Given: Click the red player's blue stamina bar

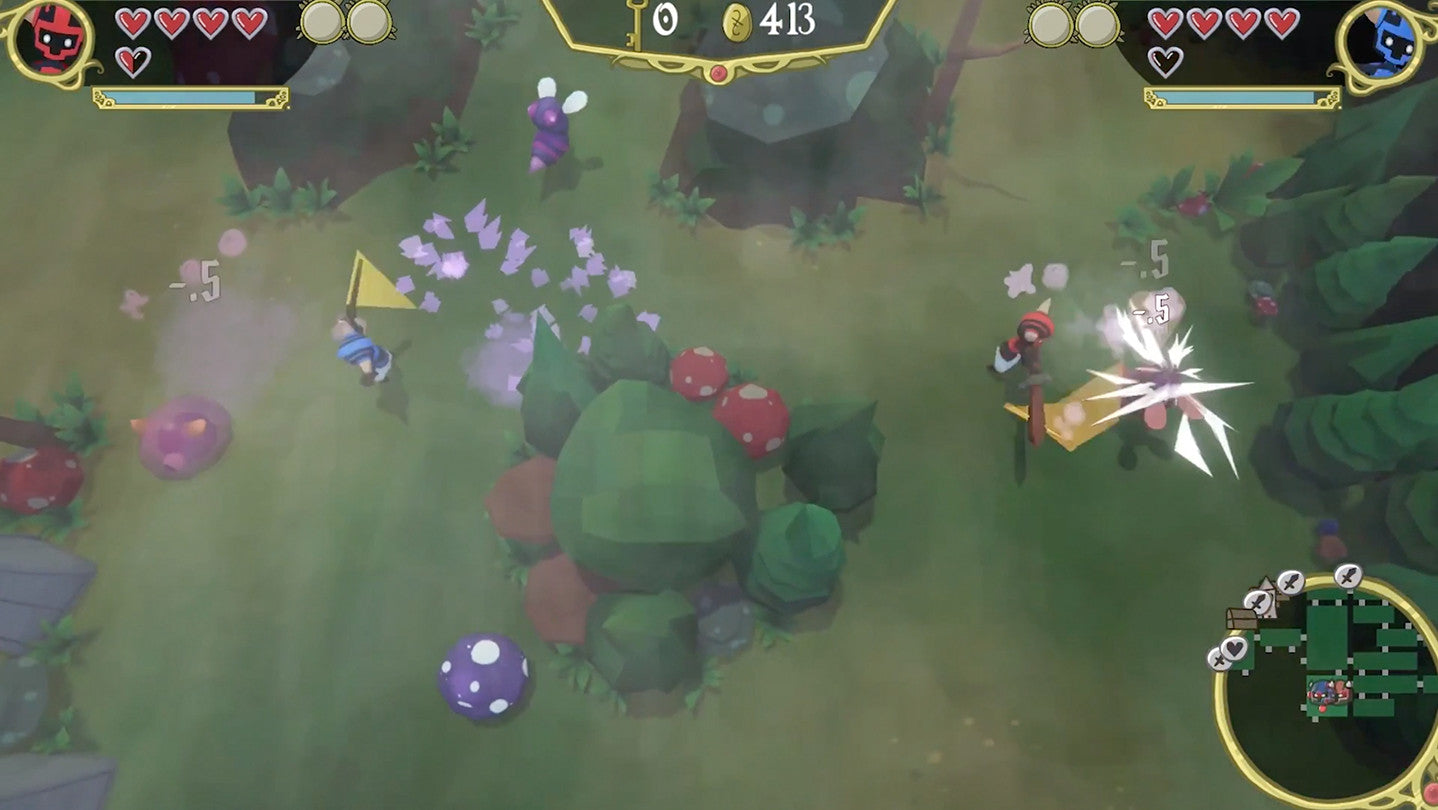Looking at the screenshot, I should pyautogui.click(x=180, y=96).
